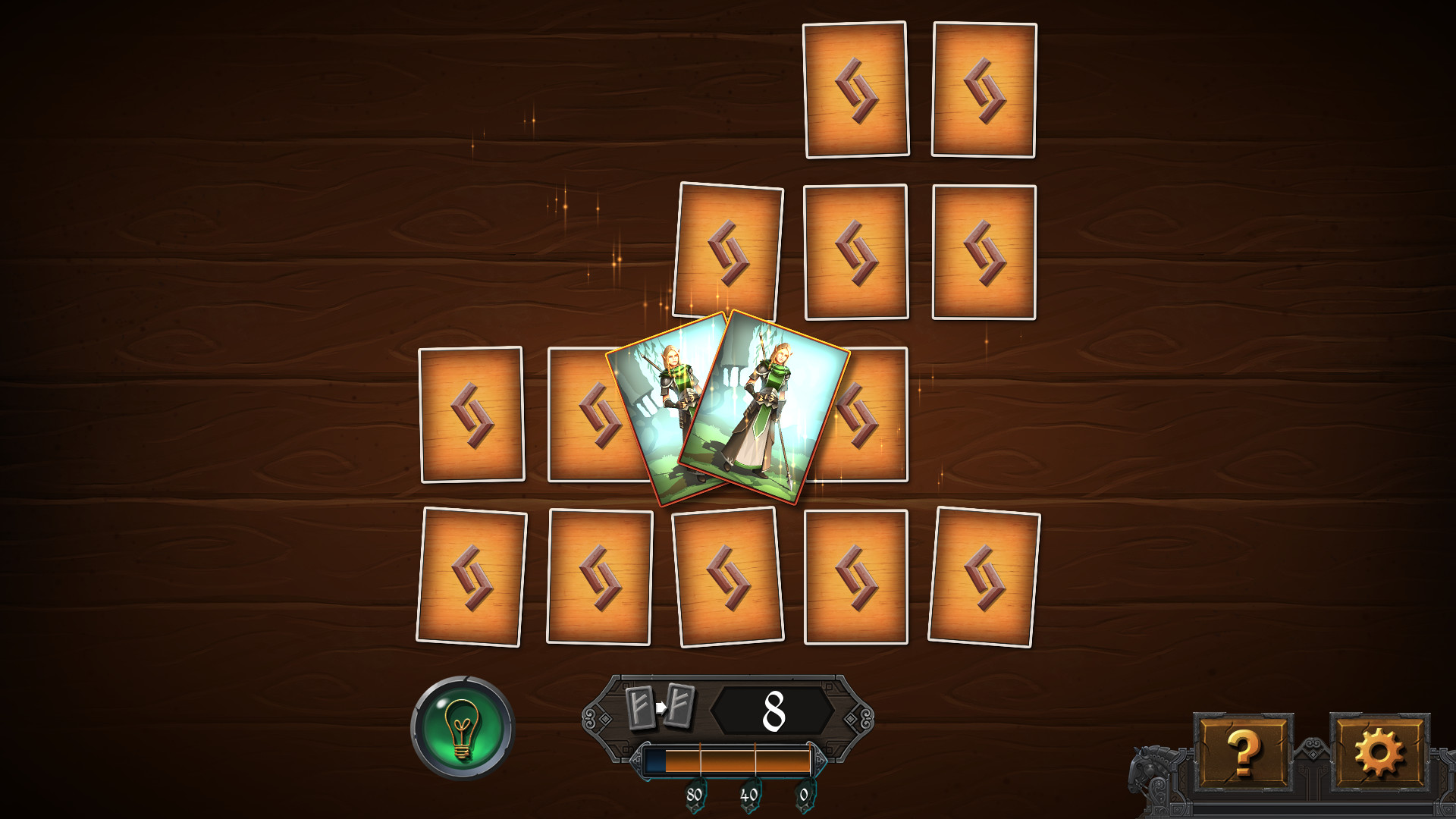Click the 40 marker below the progress bar
This screenshot has height=819, width=1456.
point(748,795)
